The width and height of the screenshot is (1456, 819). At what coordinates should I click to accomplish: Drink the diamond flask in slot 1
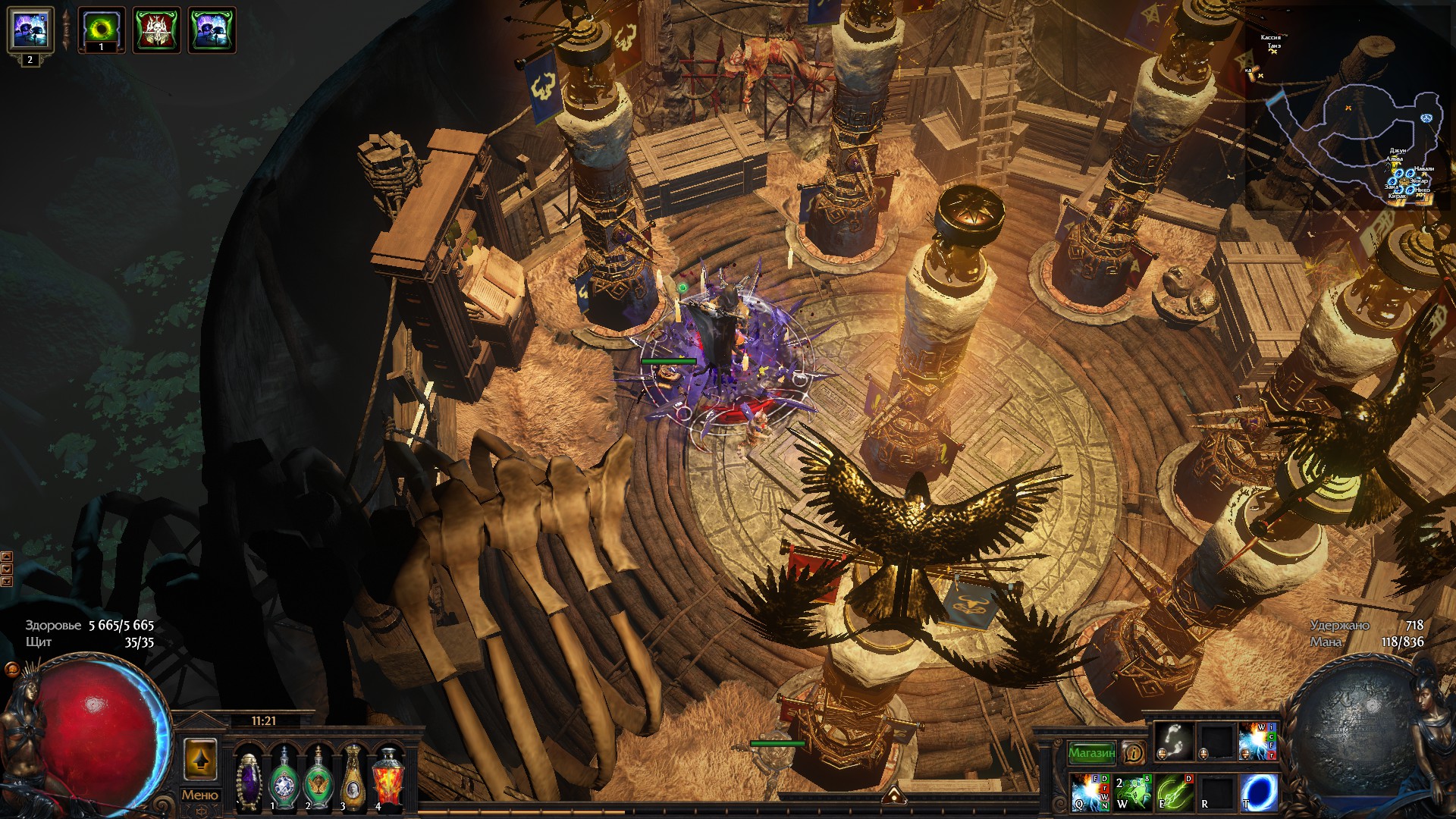pyautogui.click(x=284, y=778)
